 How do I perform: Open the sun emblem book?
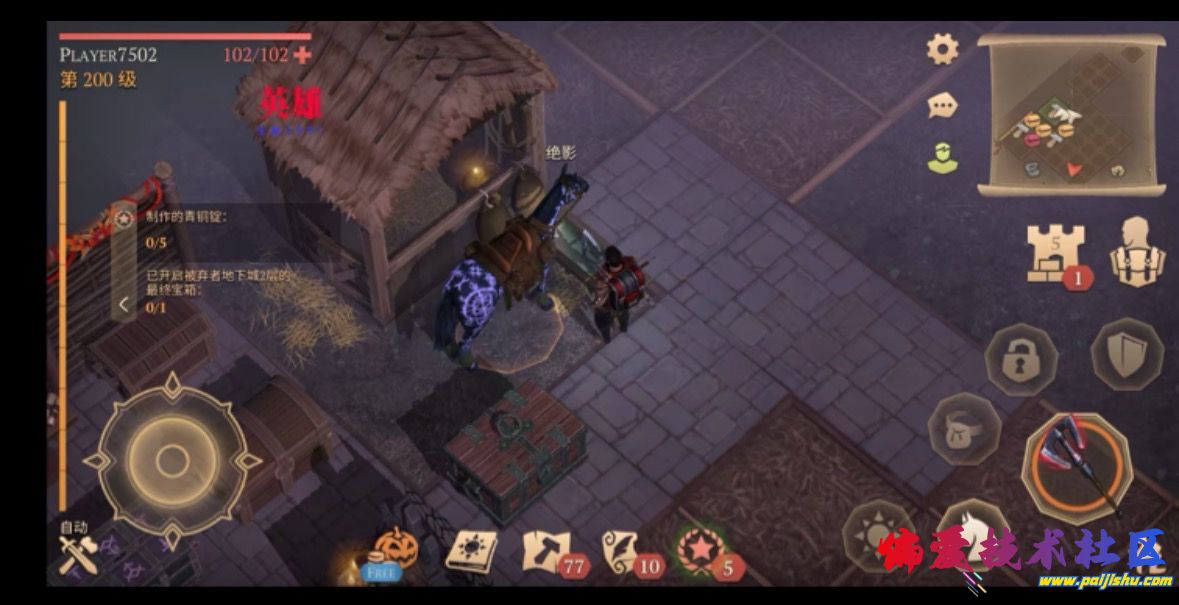[471, 551]
